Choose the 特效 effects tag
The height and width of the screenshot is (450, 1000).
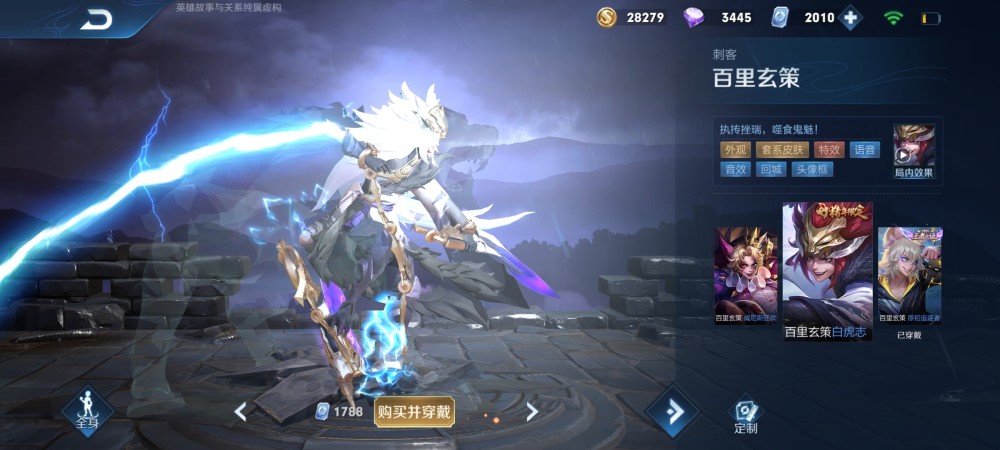(829, 150)
